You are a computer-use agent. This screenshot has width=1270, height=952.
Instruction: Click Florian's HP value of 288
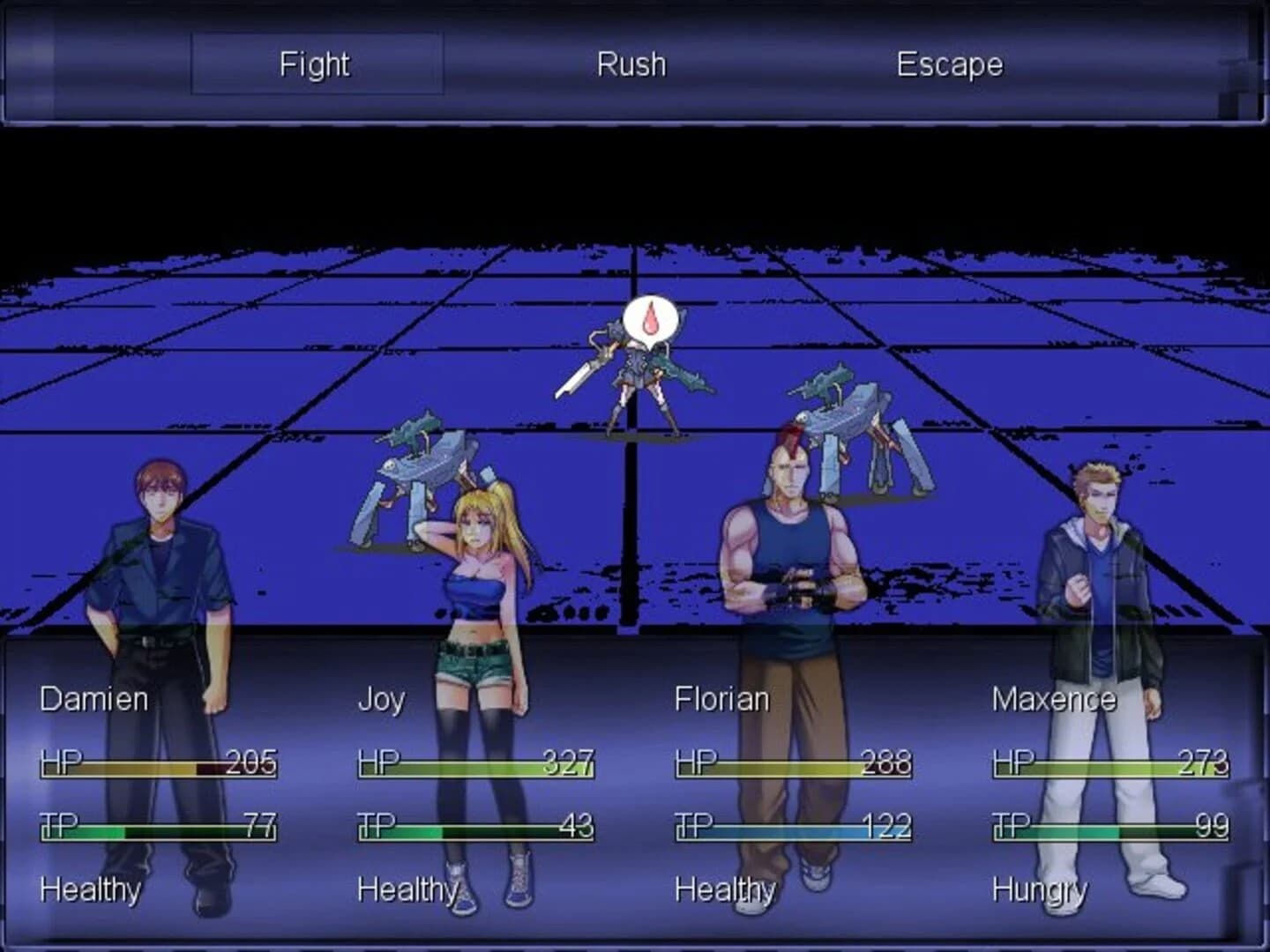pos(885,763)
